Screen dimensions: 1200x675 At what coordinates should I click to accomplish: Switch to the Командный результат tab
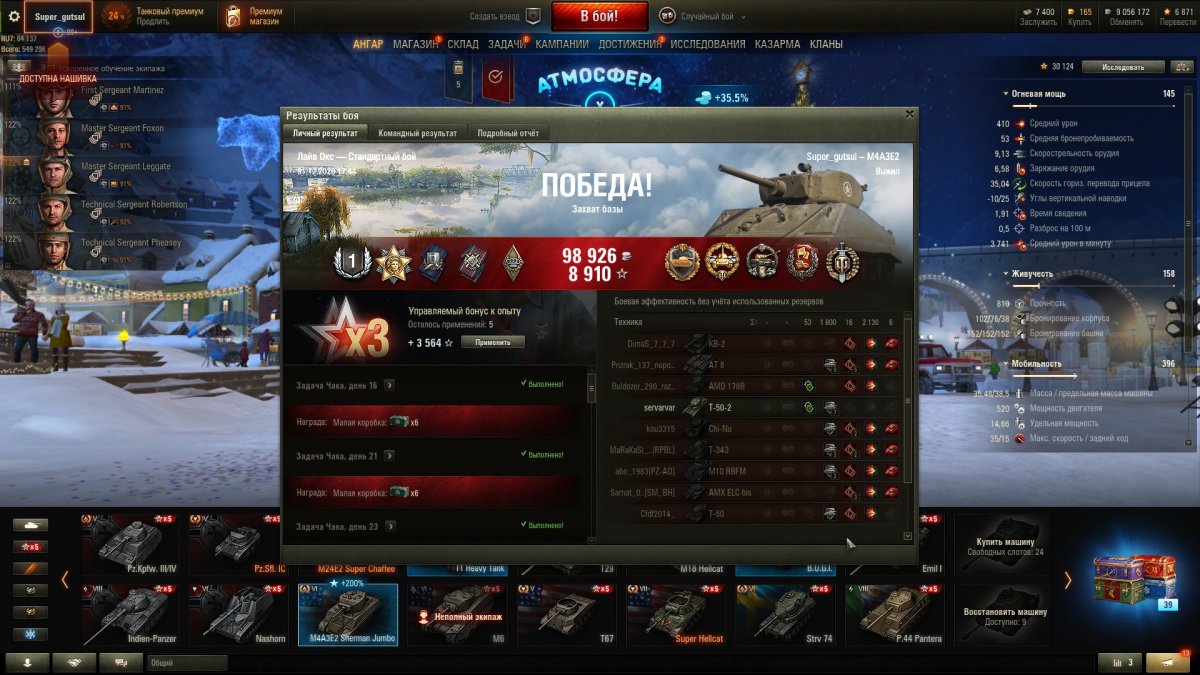click(x=416, y=133)
